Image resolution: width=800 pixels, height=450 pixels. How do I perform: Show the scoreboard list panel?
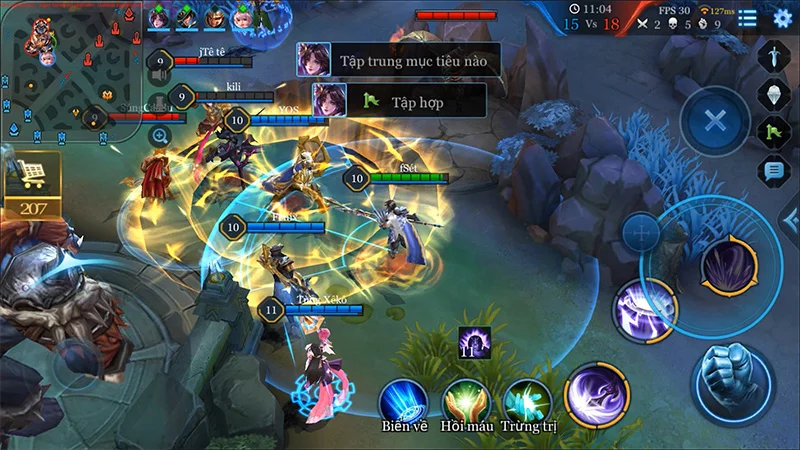(747, 17)
